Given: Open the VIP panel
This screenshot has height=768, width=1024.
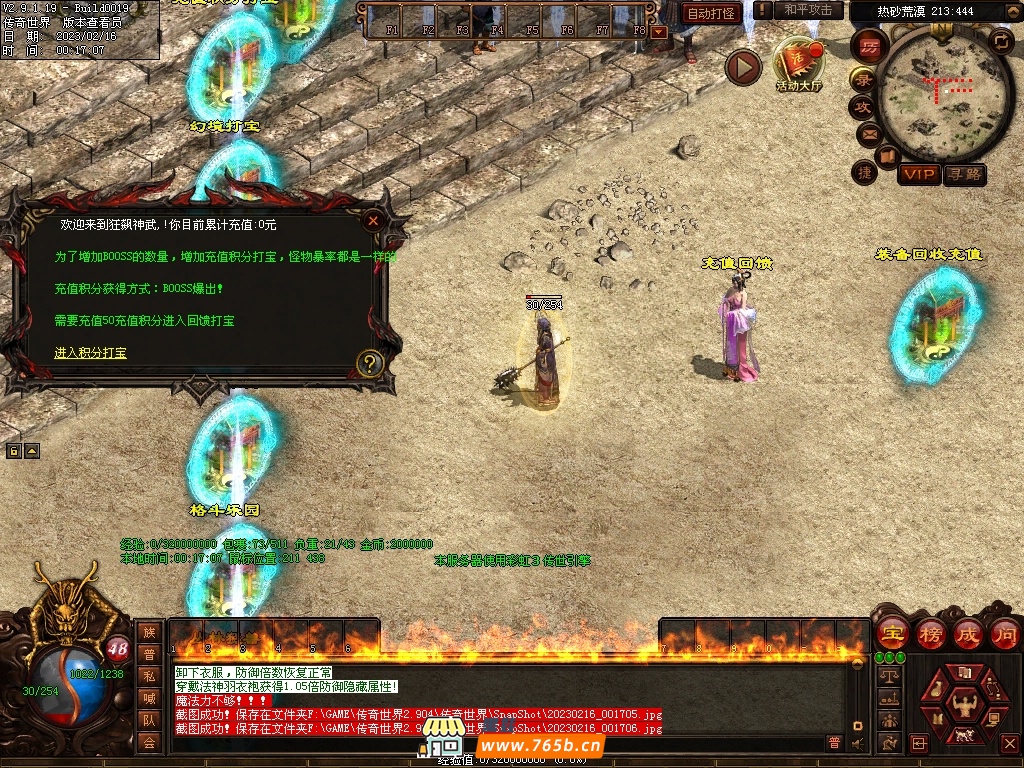Looking at the screenshot, I should [x=918, y=174].
